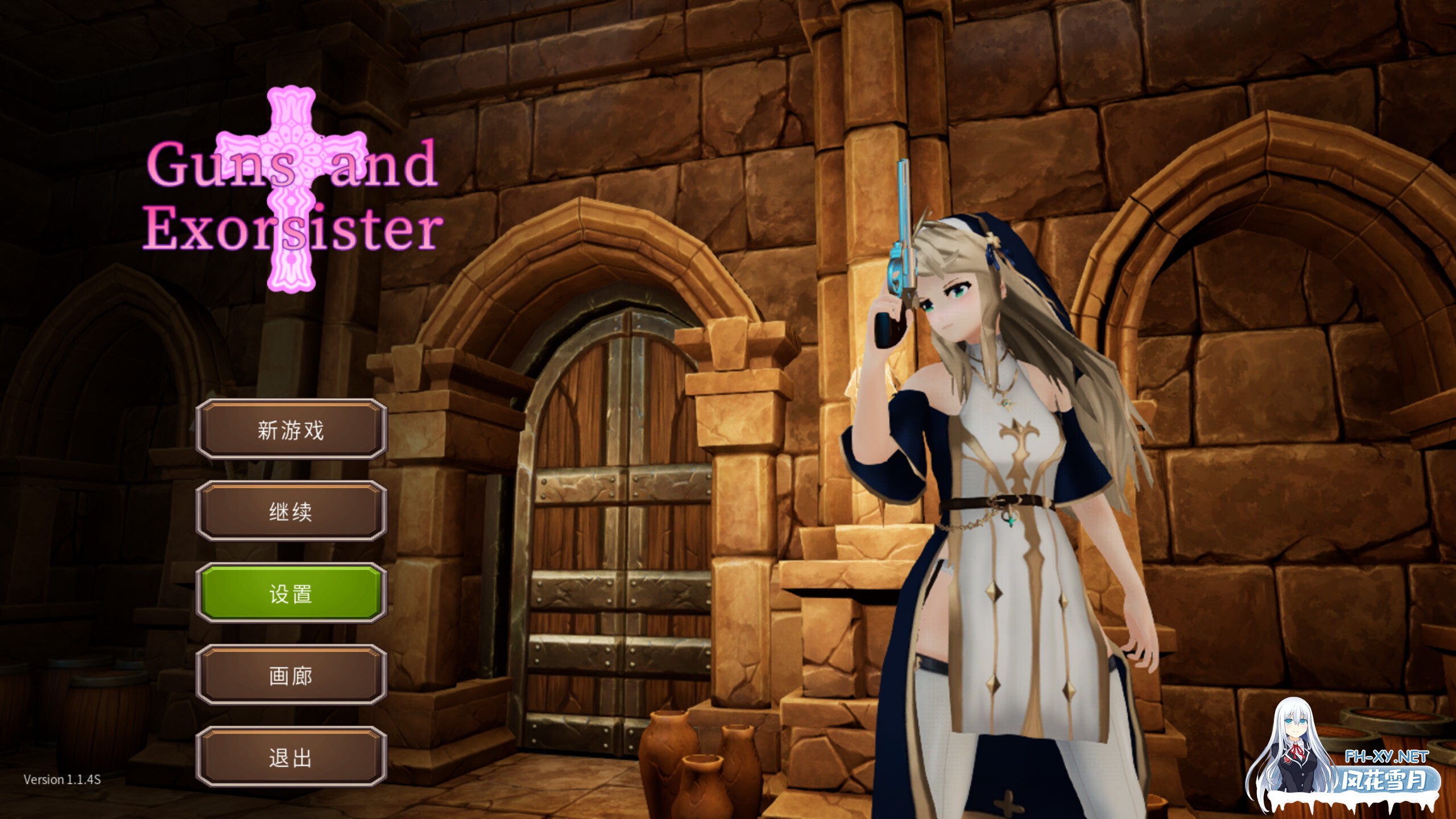
Task: Start a new game with 新游戏
Action: coord(291,431)
